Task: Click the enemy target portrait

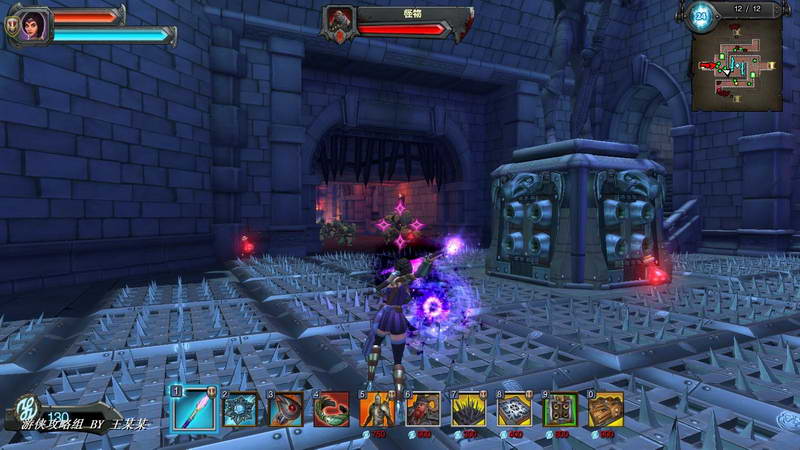Action: [341, 20]
